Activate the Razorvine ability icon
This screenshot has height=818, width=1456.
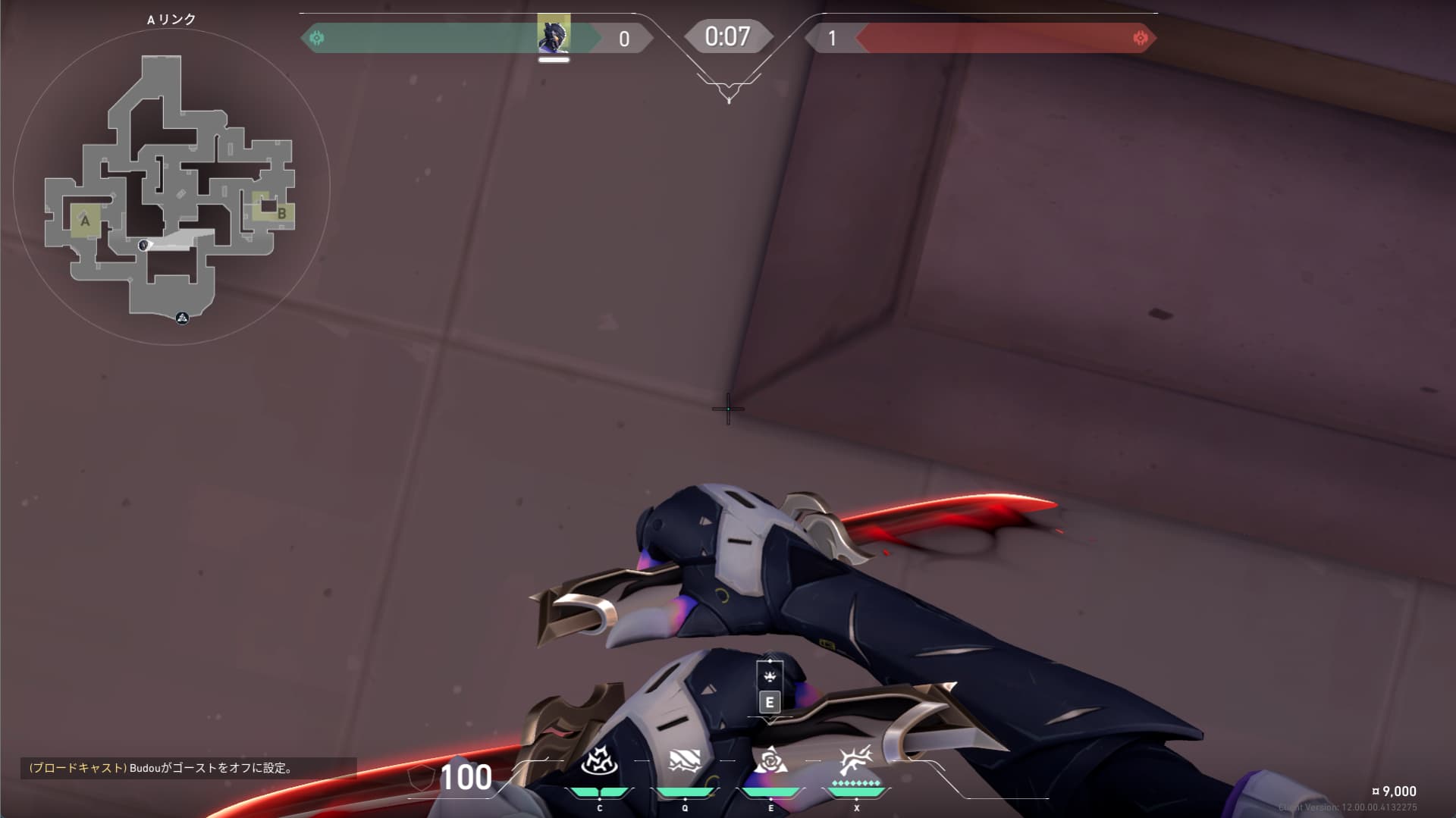pyautogui.click(x=599, y=760)
